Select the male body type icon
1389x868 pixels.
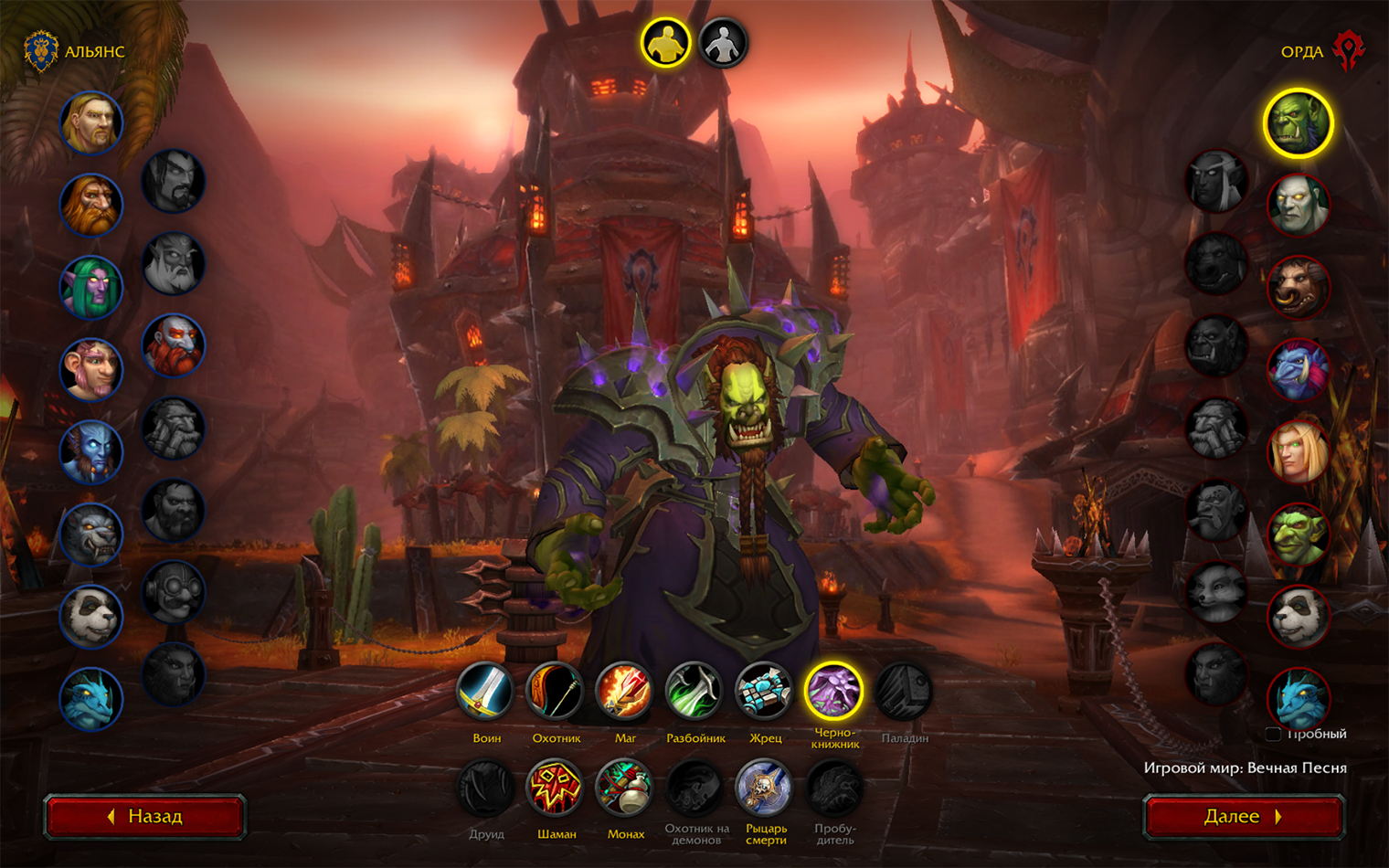tap(665, 43)
